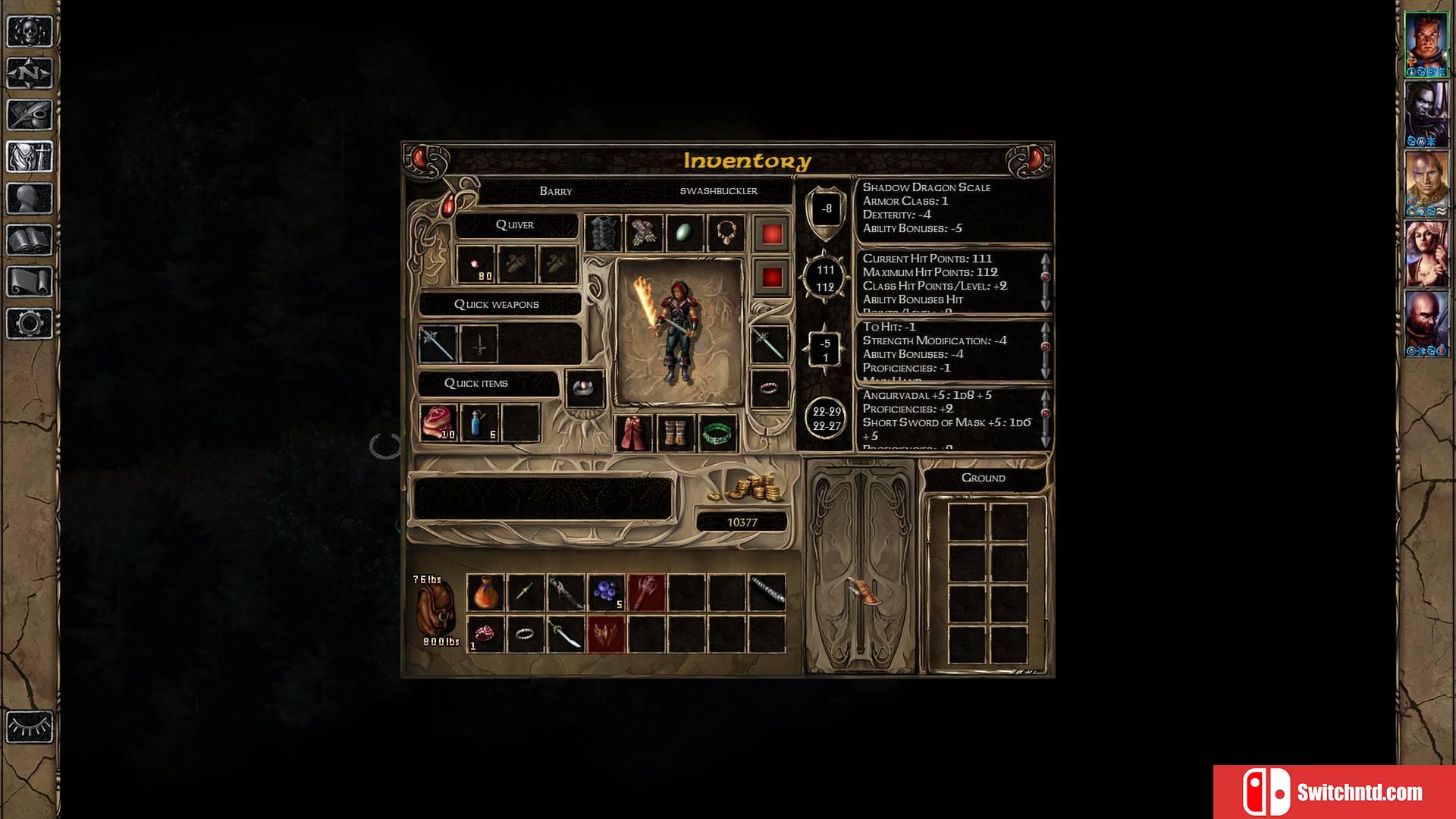Select the equipped boots slot

tap(675, 433)
